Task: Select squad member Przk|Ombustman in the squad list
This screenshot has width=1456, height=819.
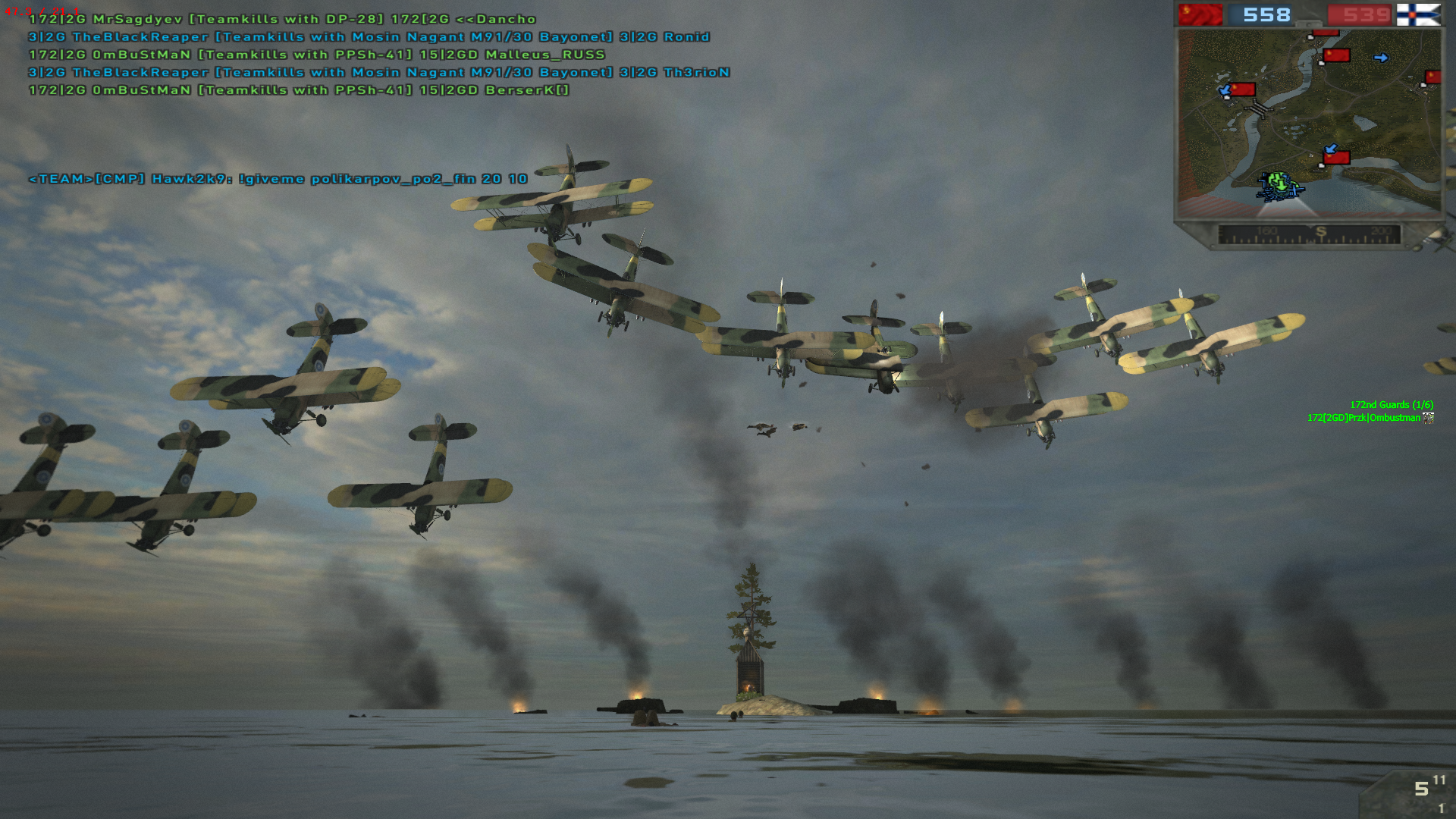Action: pyautogui.click(x=1363, y=418)
